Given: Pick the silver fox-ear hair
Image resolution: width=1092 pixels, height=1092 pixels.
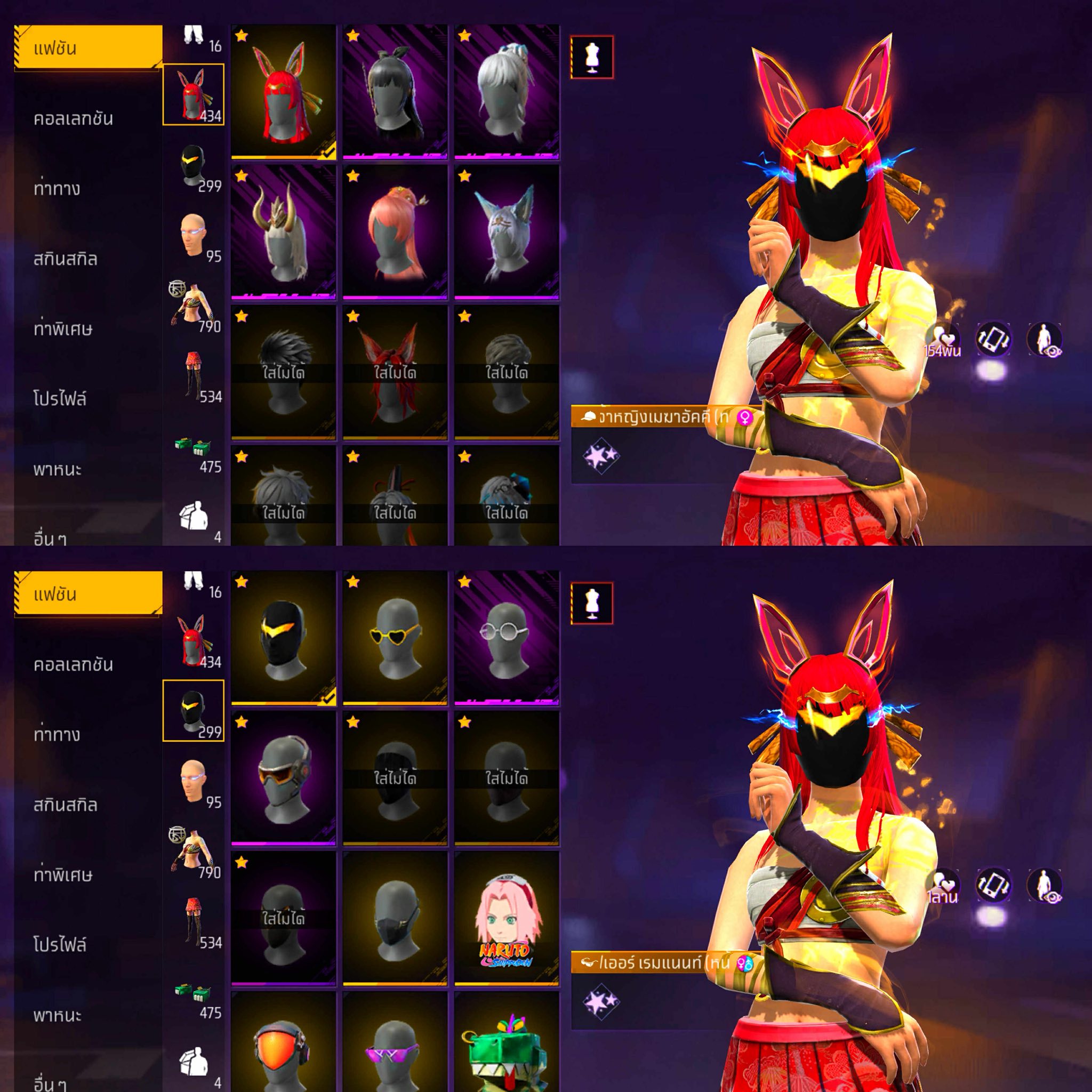Looking at the screenshot, I should [507, 232].
